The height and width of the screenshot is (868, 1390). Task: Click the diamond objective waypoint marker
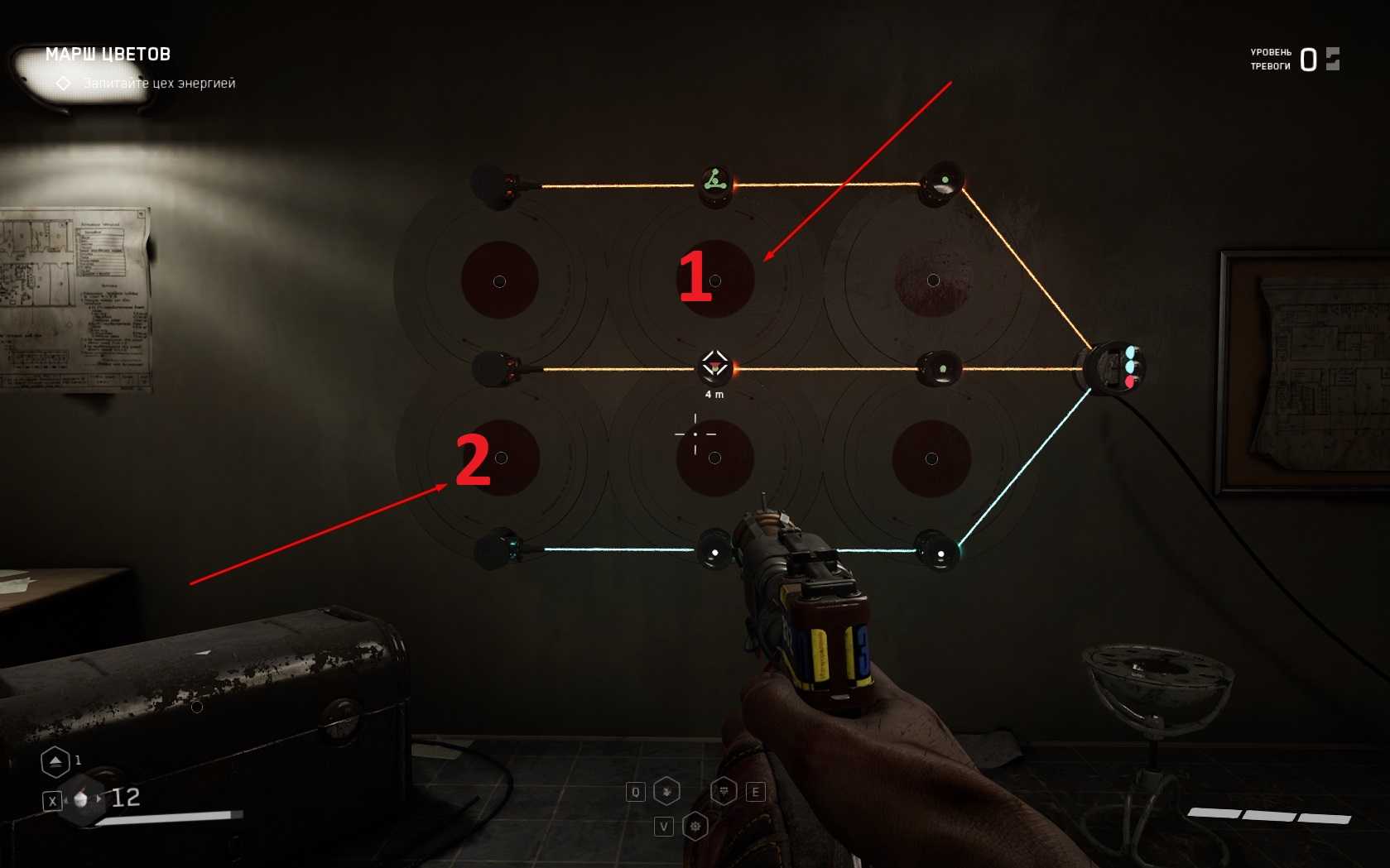coord(714,364)
